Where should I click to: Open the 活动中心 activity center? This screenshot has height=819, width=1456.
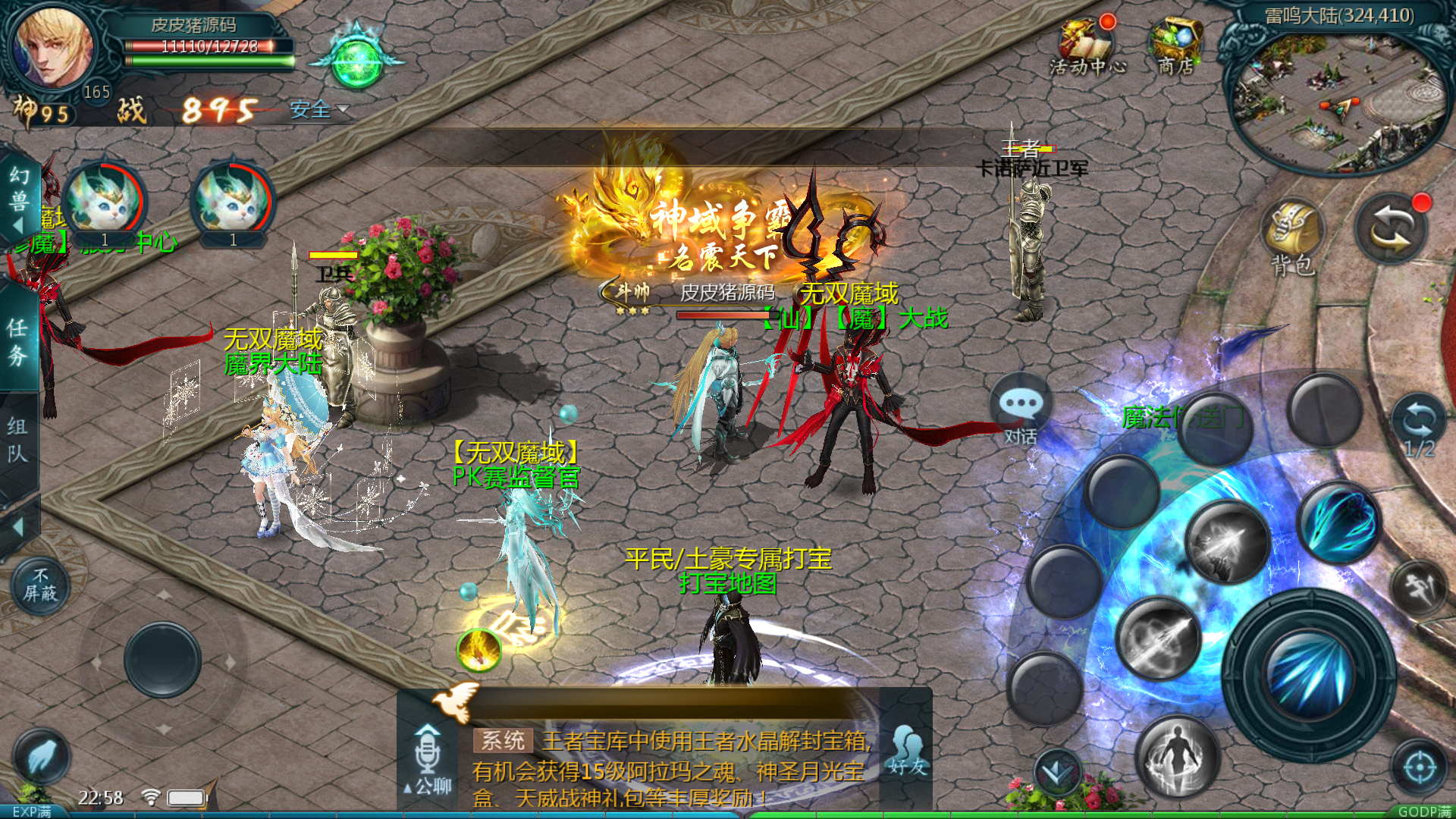(x=1087, y=45)
